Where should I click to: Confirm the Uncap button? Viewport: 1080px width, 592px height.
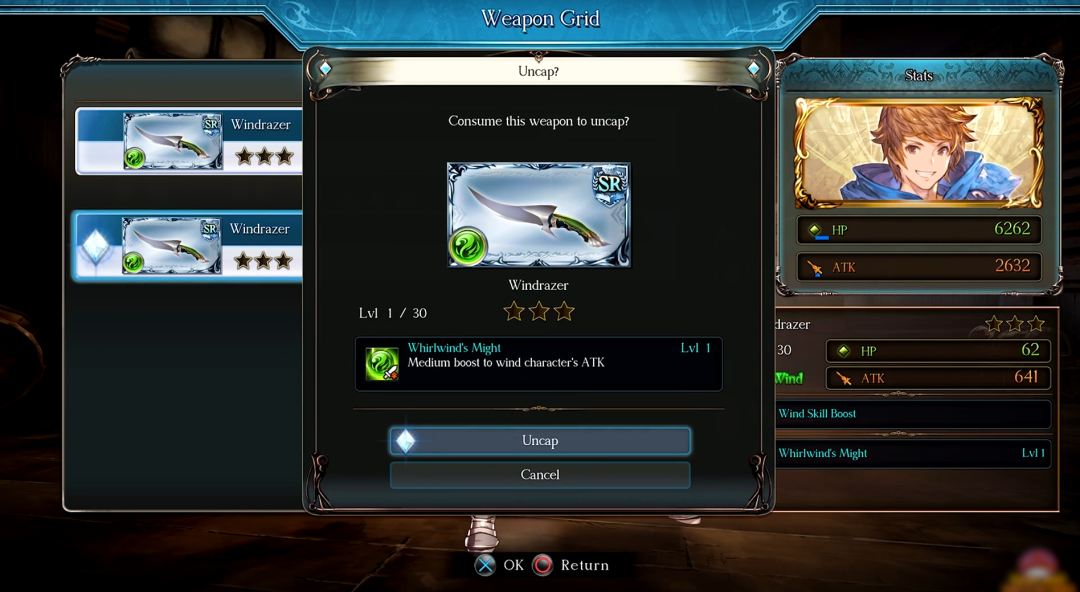tap(540, 441)
